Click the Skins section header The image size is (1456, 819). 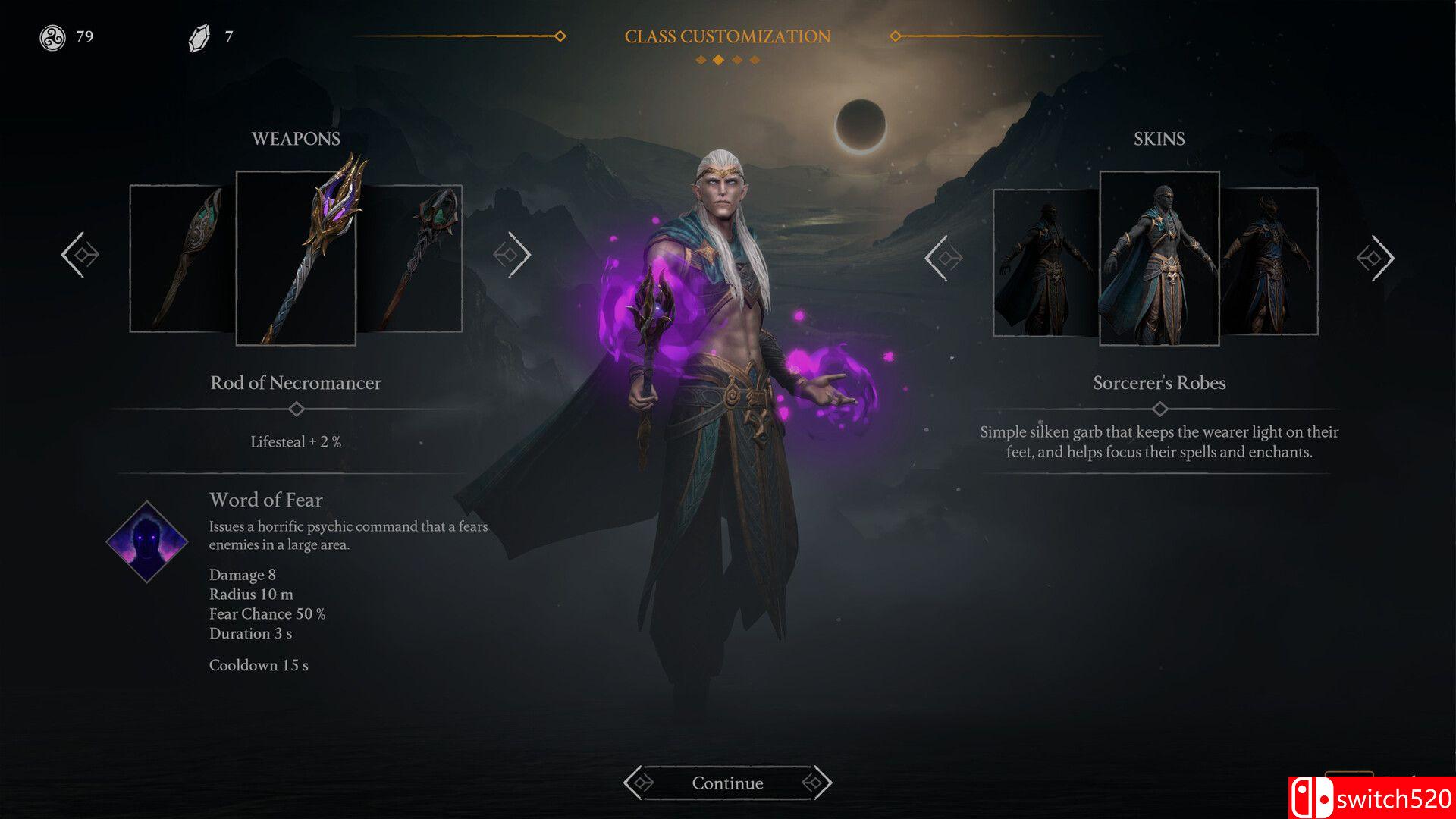point(1159,138)
